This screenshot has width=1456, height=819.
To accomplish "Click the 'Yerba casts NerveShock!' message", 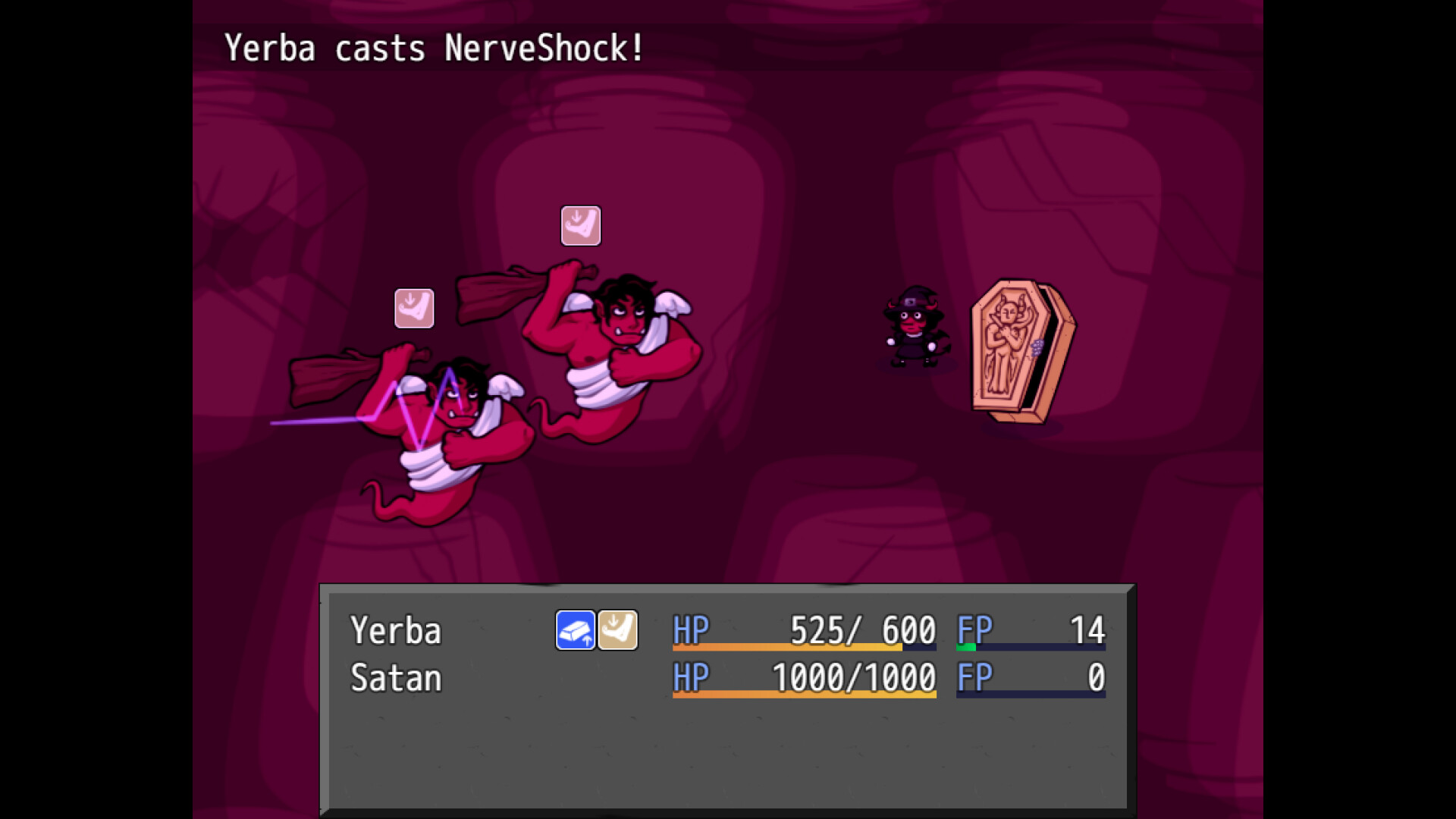I will pos(432,48).
